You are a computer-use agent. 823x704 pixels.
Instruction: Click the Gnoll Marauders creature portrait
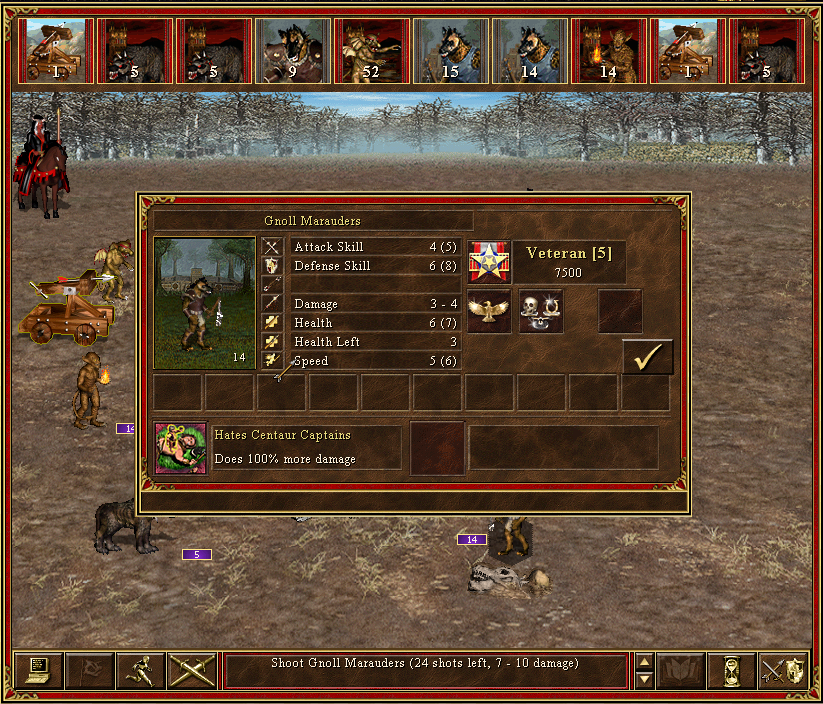(x=205, y=303)
